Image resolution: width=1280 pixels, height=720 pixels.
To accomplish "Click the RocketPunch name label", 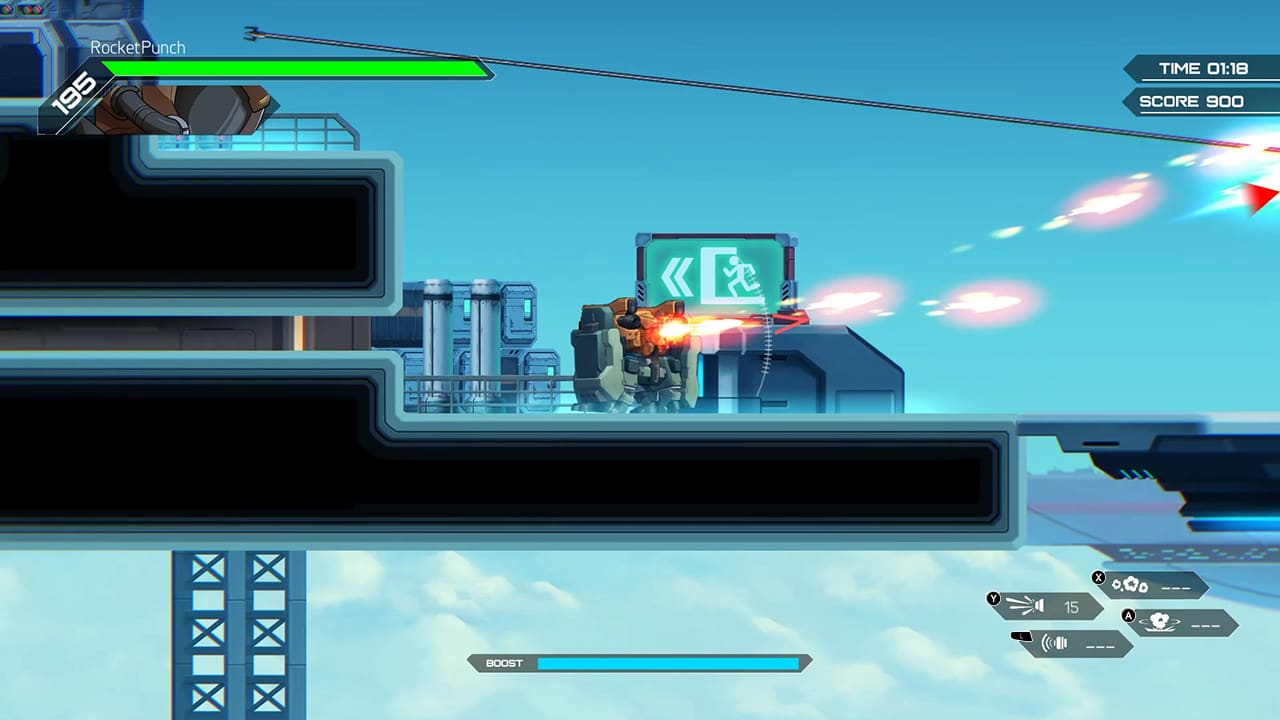I will pos(138,47).
